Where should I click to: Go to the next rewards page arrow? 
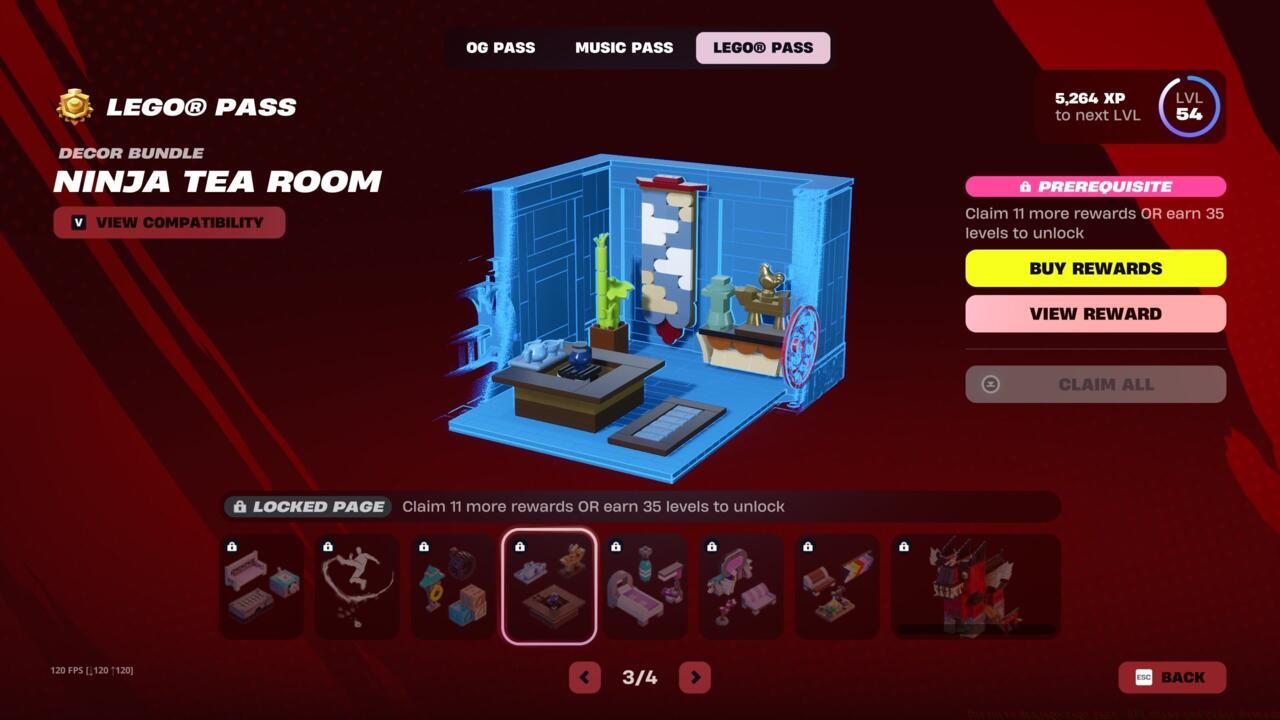pyautogui.click(x=694, y=677)
